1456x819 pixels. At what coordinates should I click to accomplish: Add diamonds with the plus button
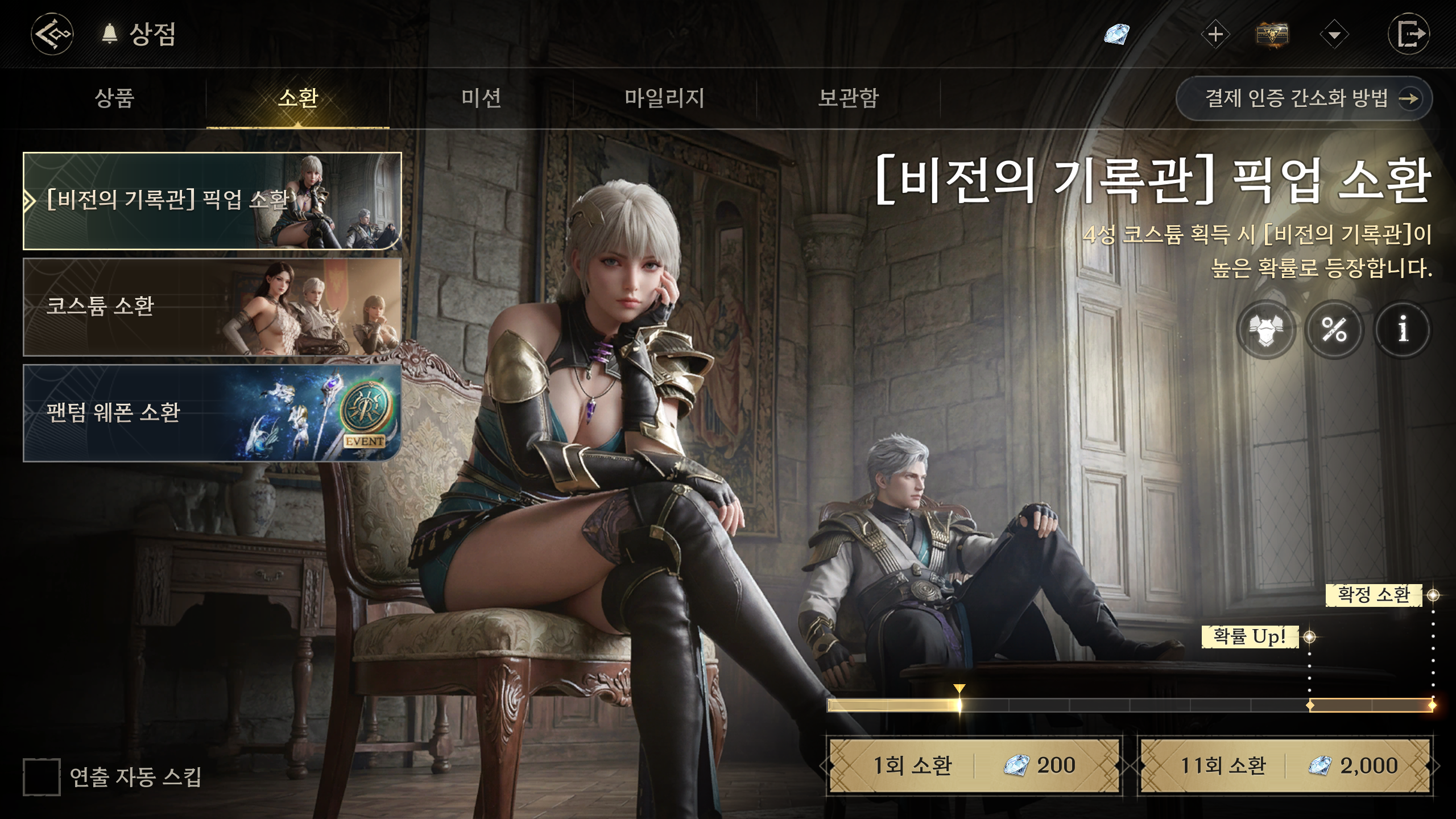1215,35
